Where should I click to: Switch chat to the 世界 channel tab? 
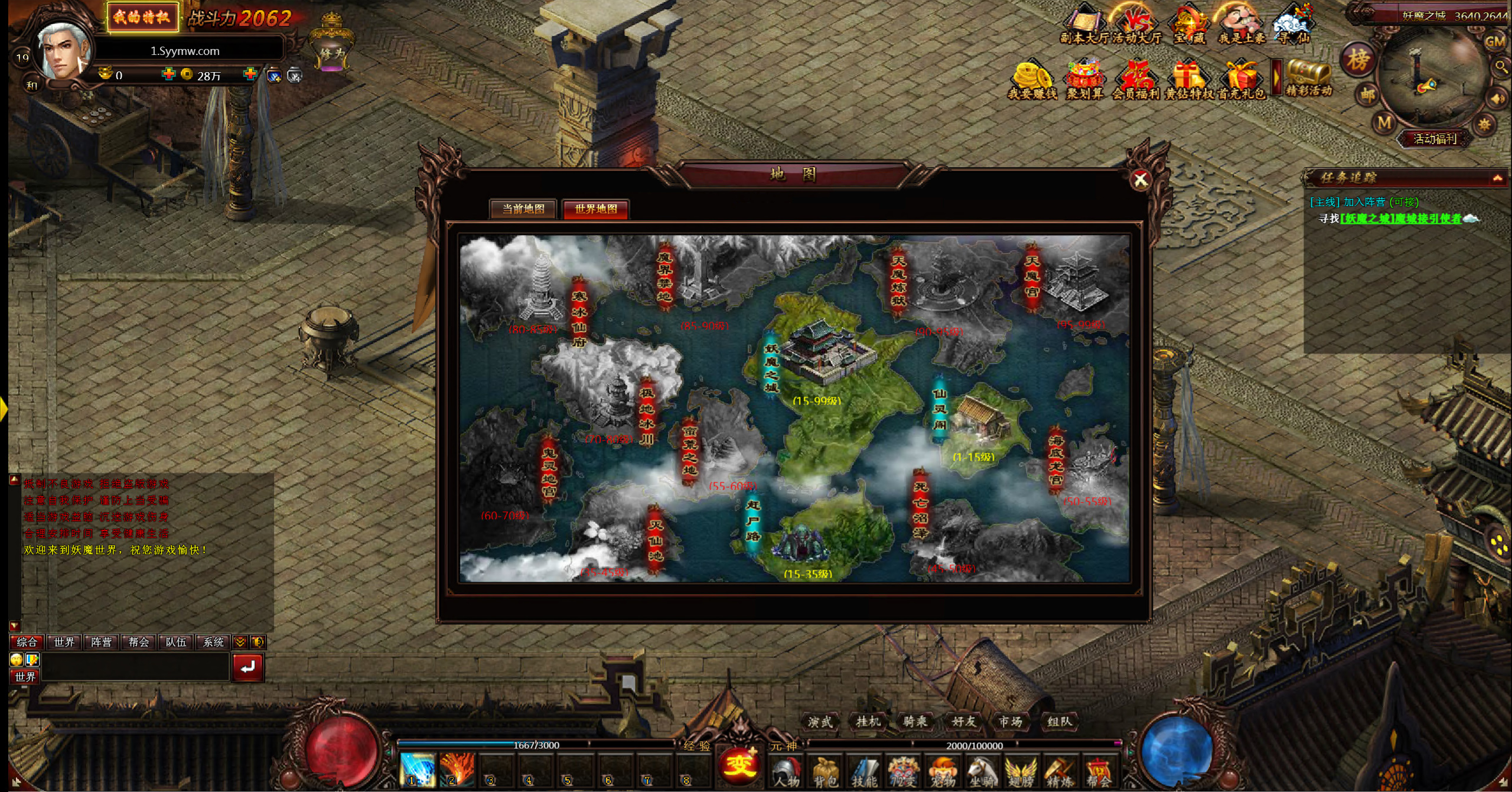tap(64, 642)
